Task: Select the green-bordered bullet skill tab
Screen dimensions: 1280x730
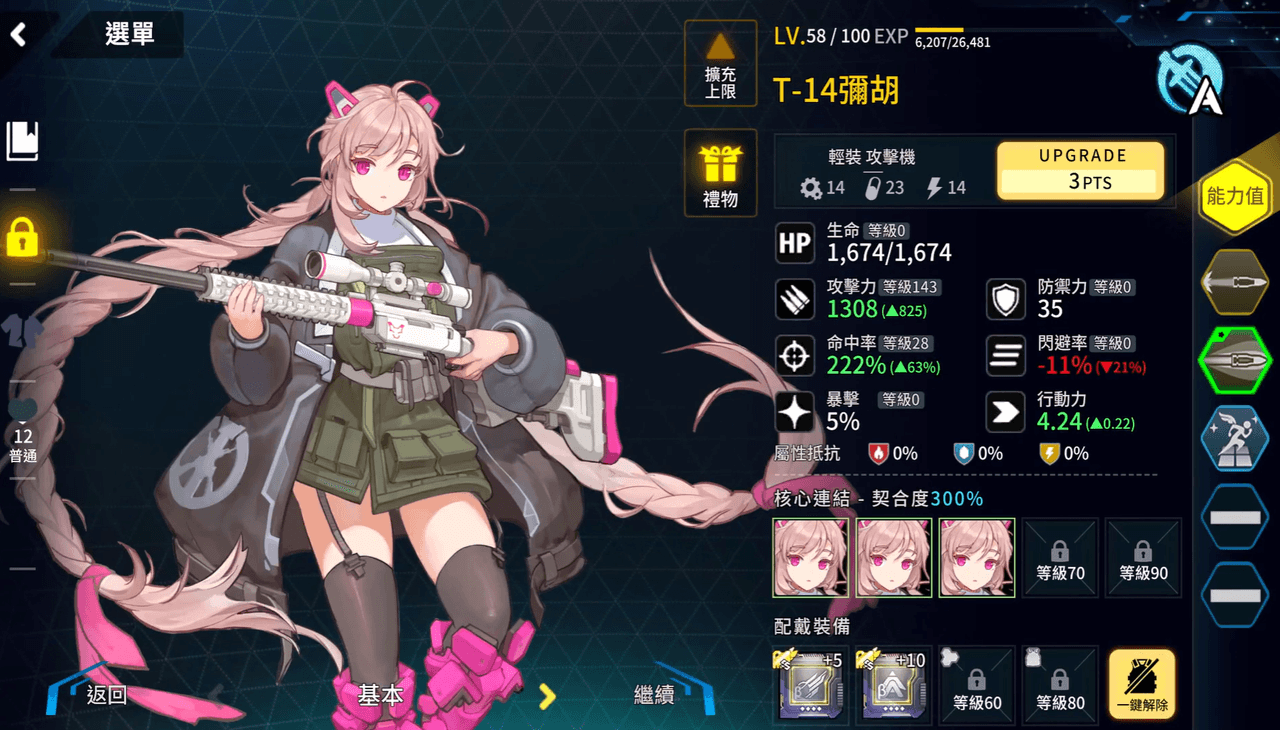Action: click(1235, 360)
